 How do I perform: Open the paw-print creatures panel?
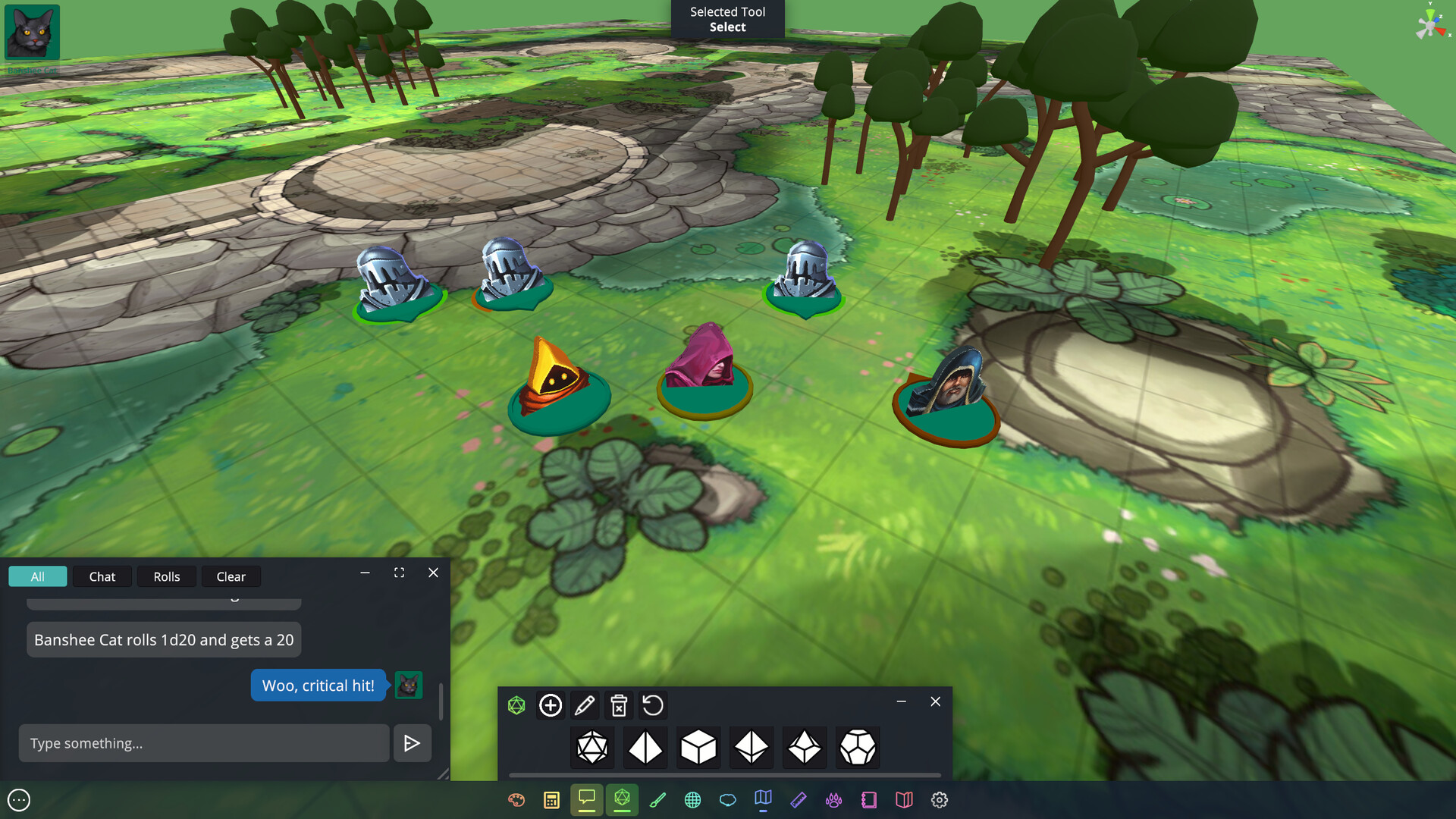pyautogui.click(x=833, y=799)
